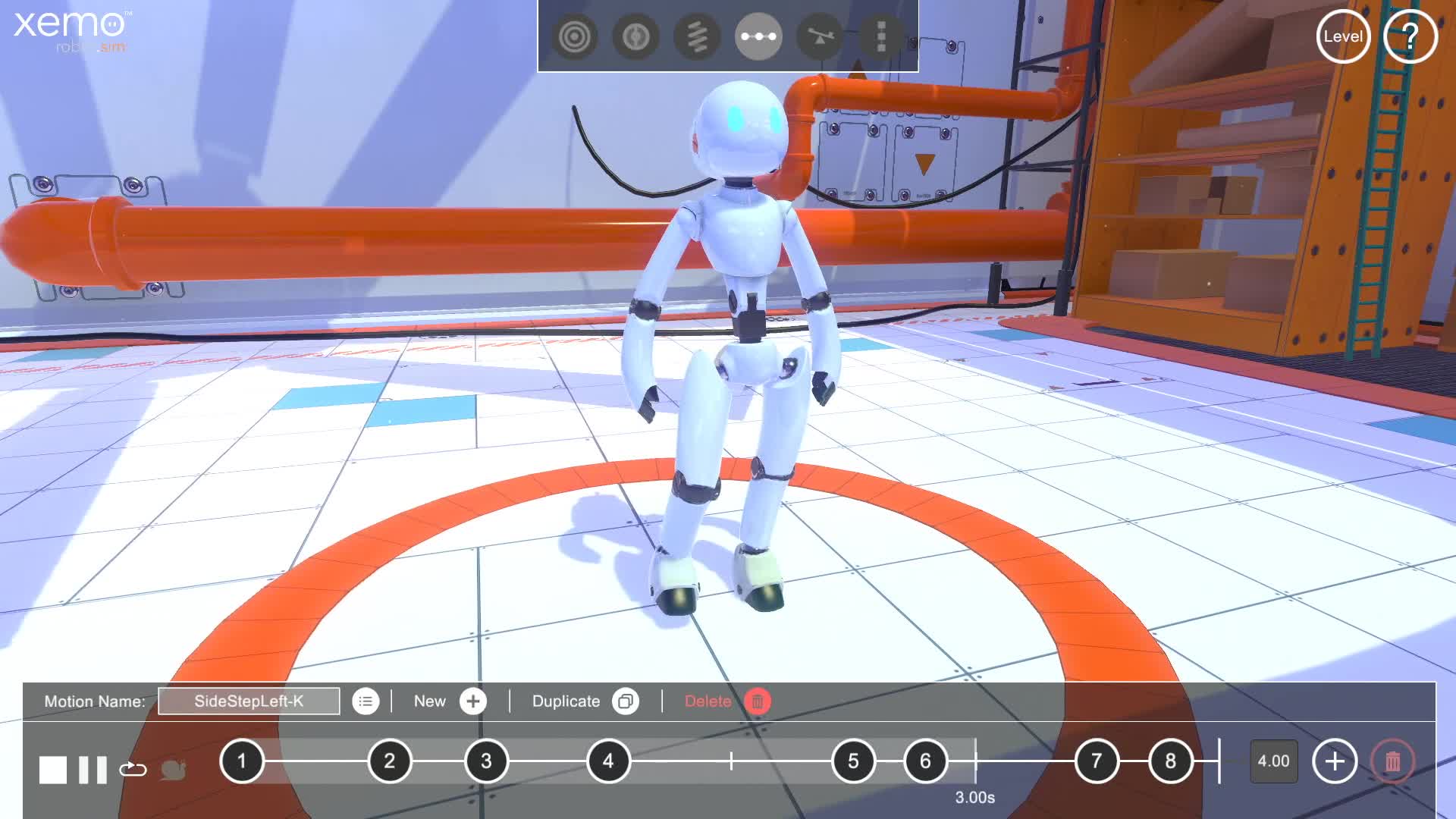The image size is (1456, 819).
Task: Toggle pause on the playback controls
Action: point(91,770)
